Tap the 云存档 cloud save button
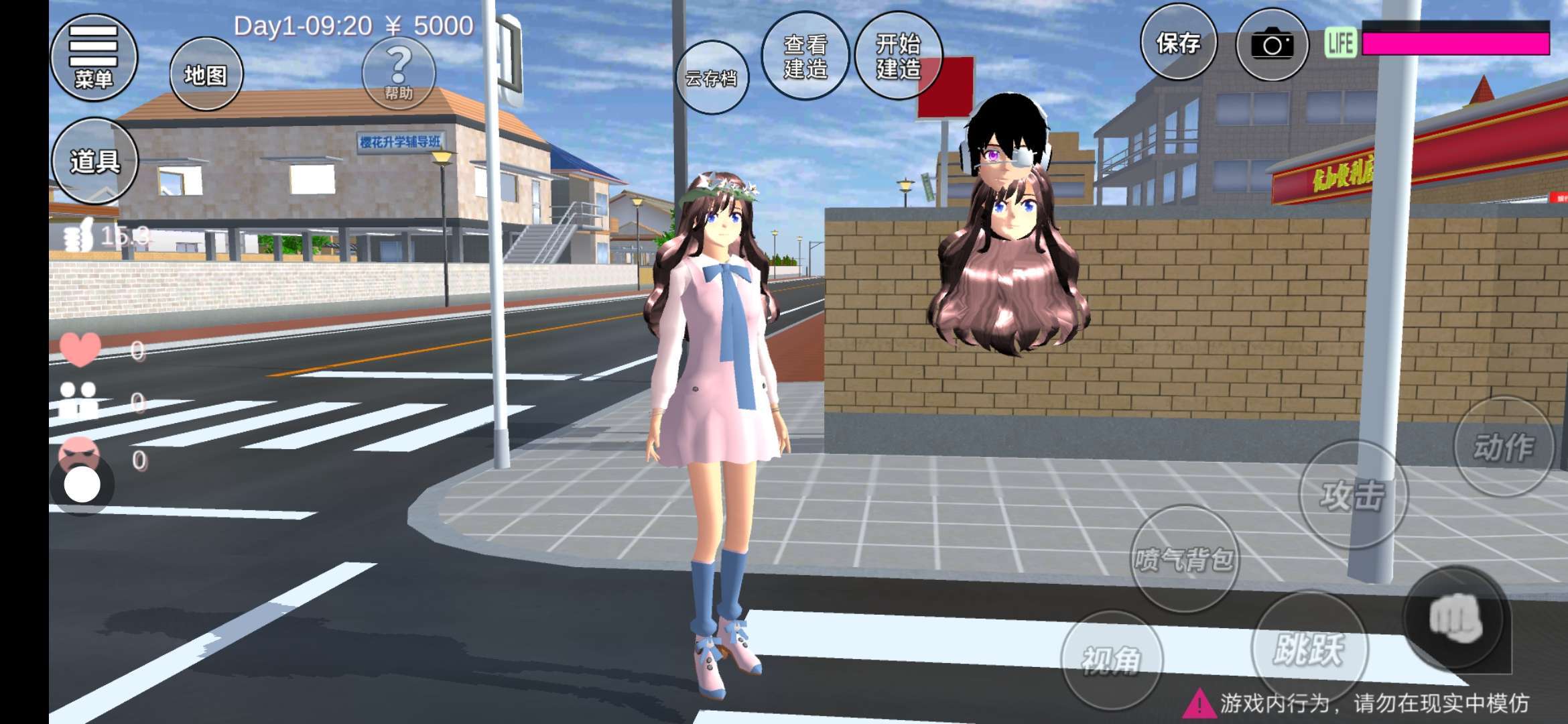The height and width of the screenshot is (724, 1568). [711, 78]
